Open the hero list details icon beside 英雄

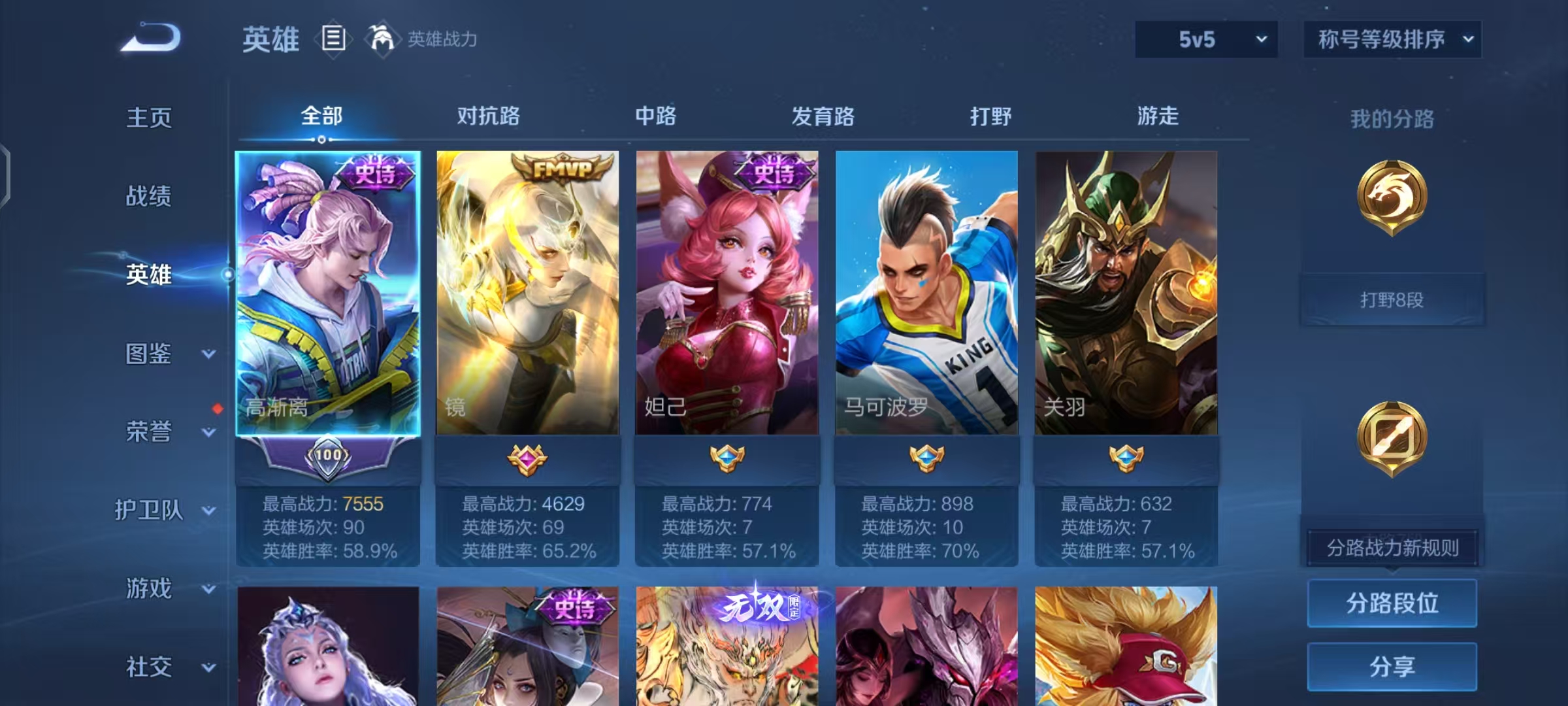333,39
